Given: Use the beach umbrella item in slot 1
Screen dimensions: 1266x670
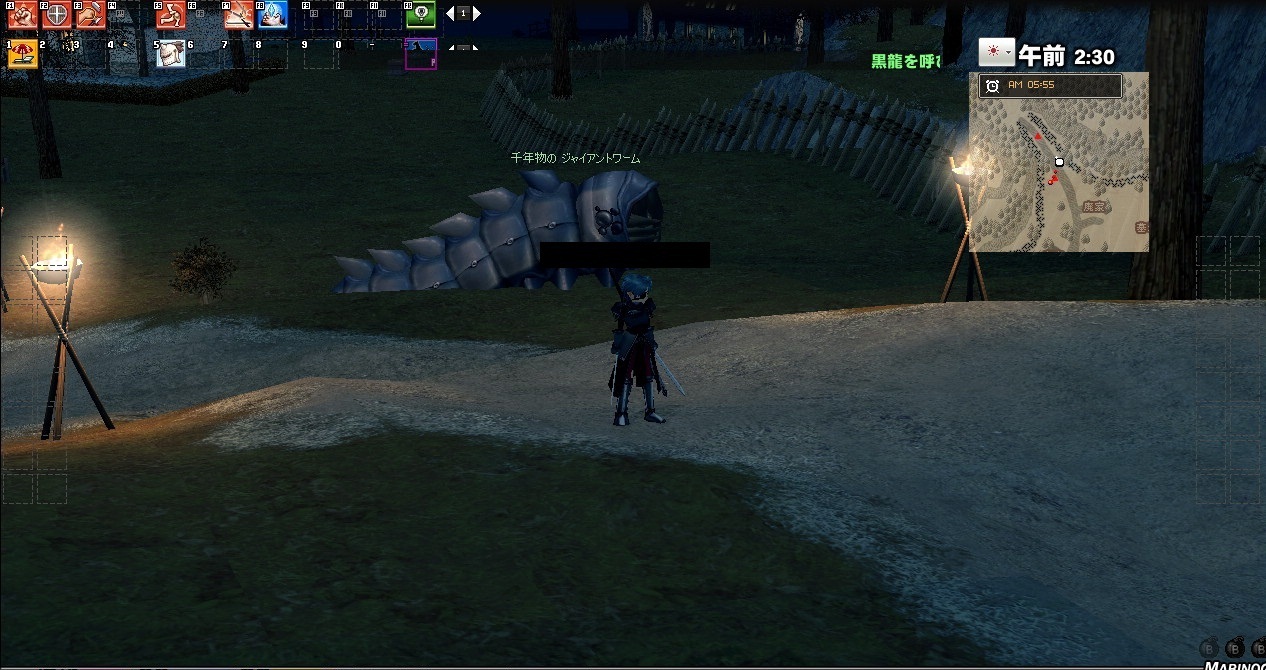Looking at the screenshot, I should pyautogui.click(x=23, y=54).
